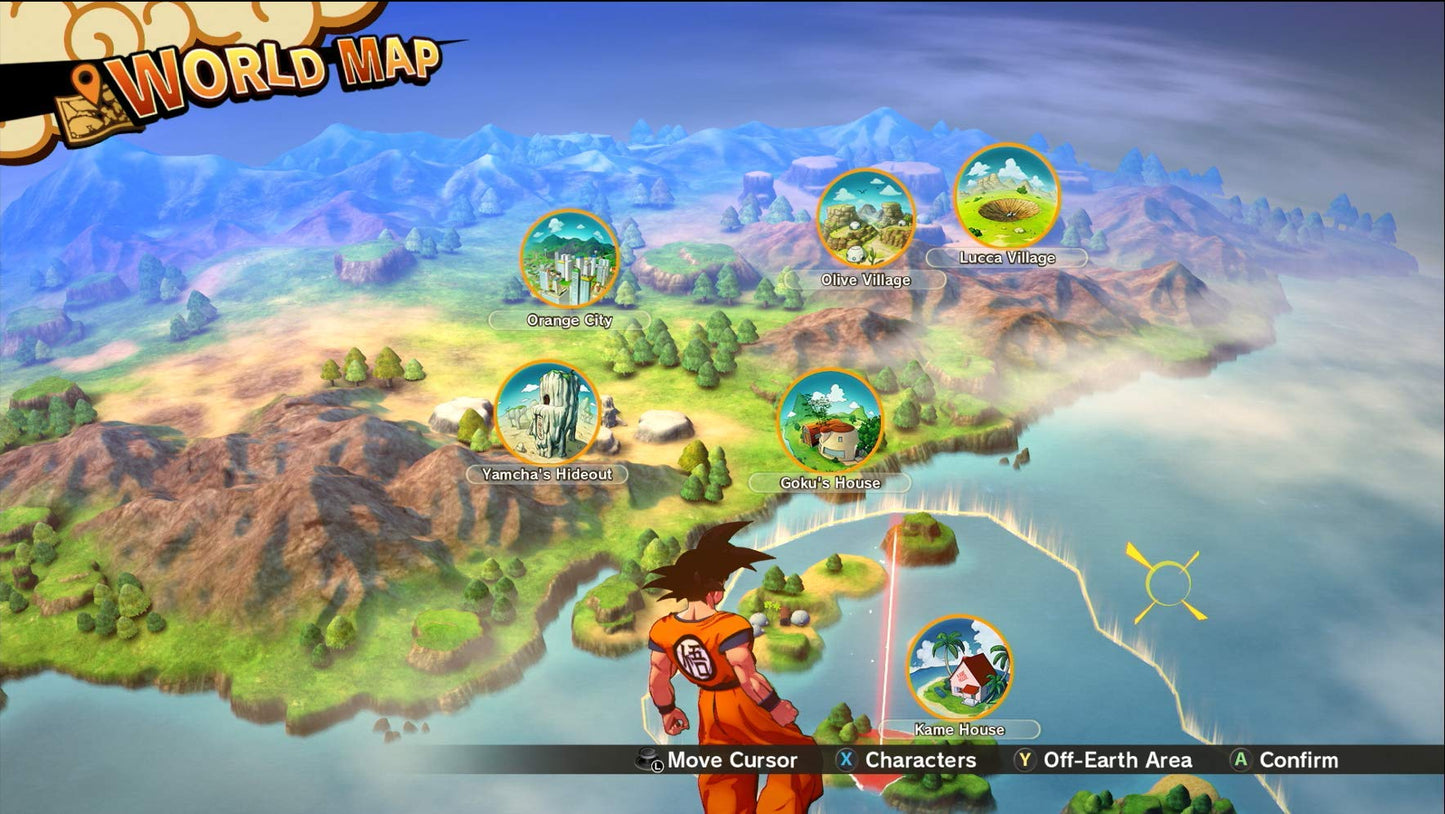Click the Orange City name label
The image size is (1445, 814).
pyautogui.click(x=570, y=321)
